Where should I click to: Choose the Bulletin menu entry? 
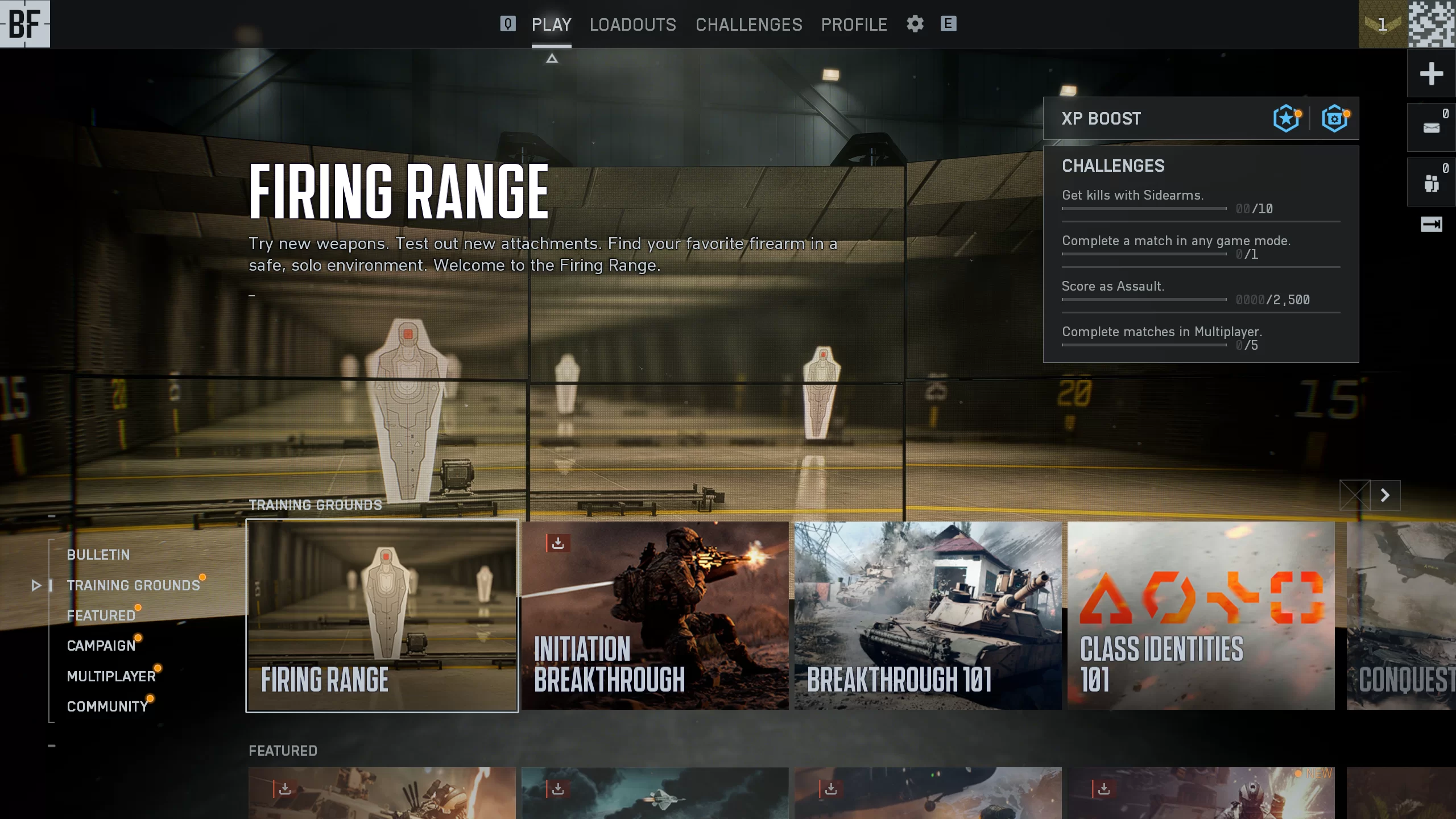point(98,555)
